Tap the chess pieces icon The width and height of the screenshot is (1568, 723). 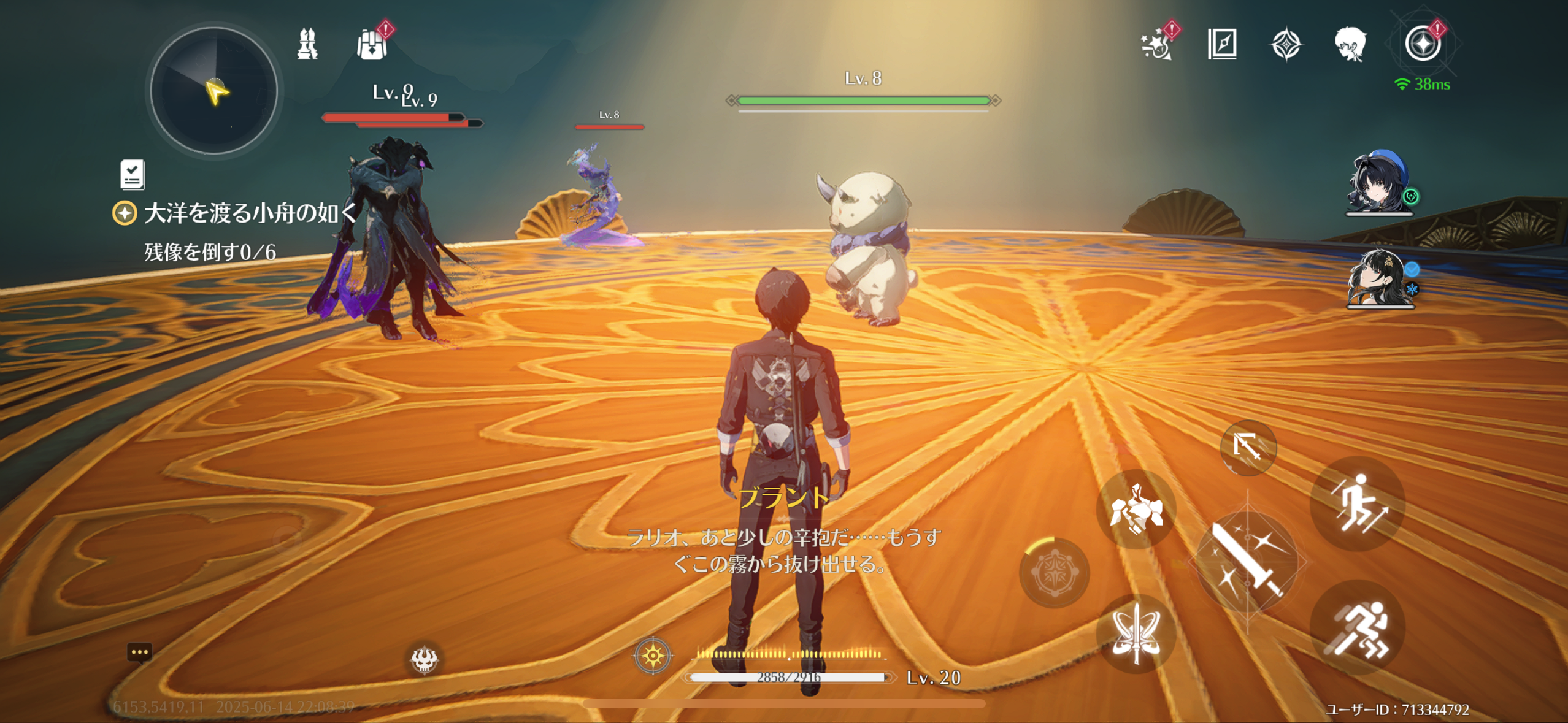tap(307, 44)
